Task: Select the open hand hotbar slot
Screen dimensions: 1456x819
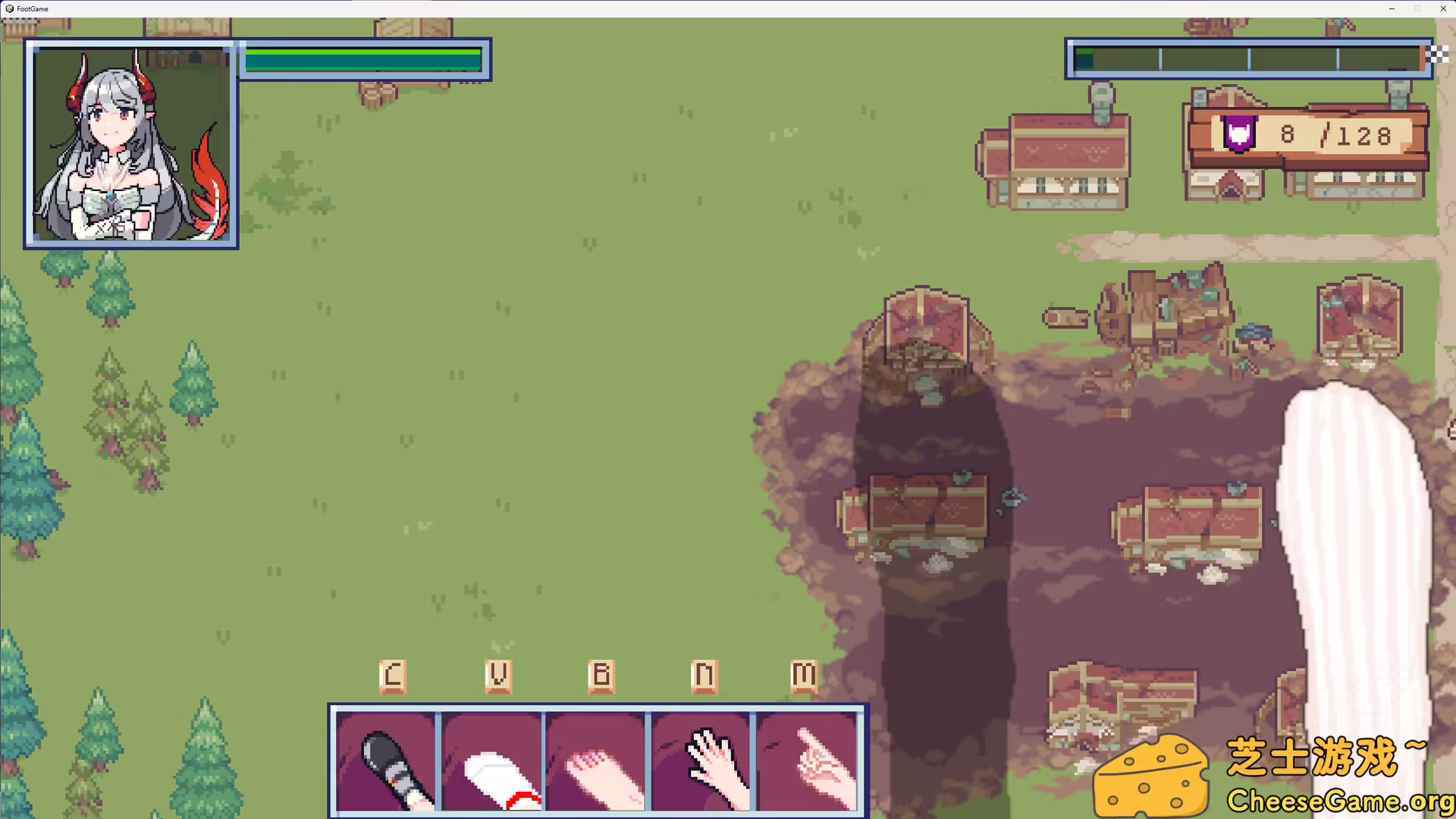Action: (x=701, y=761)
